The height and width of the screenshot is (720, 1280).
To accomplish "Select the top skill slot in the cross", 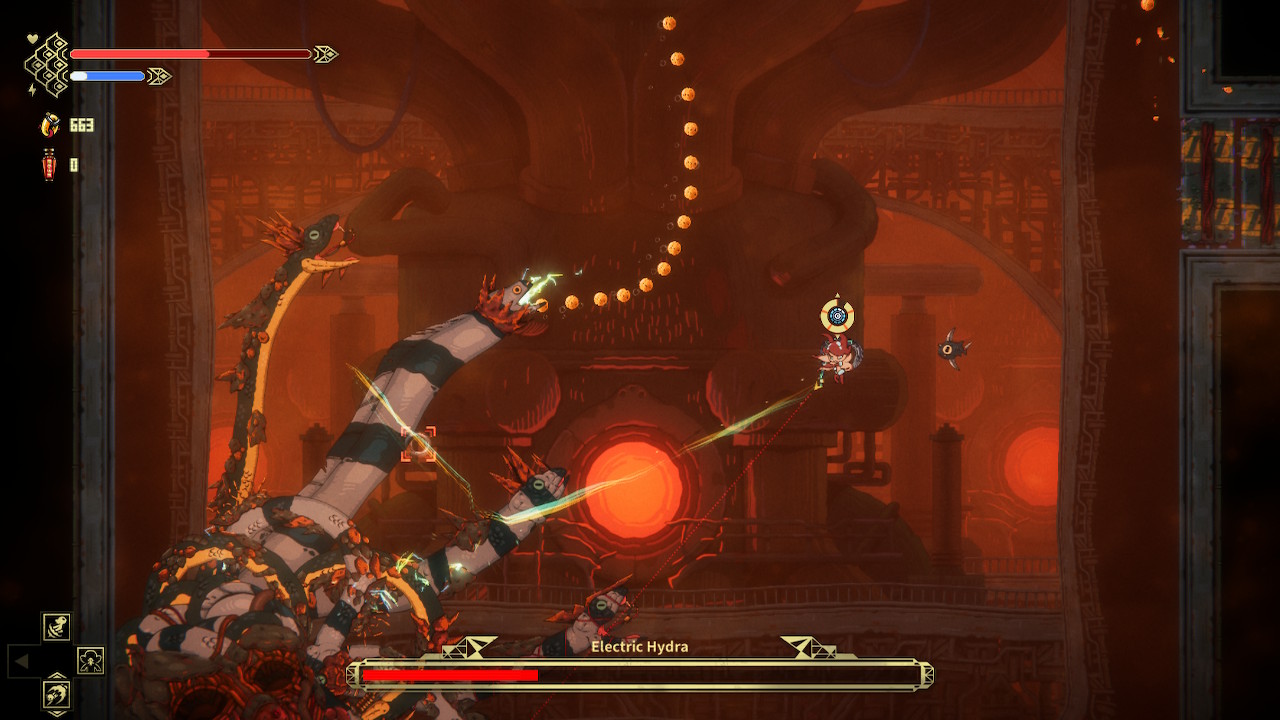I will (x=56, y=627).
